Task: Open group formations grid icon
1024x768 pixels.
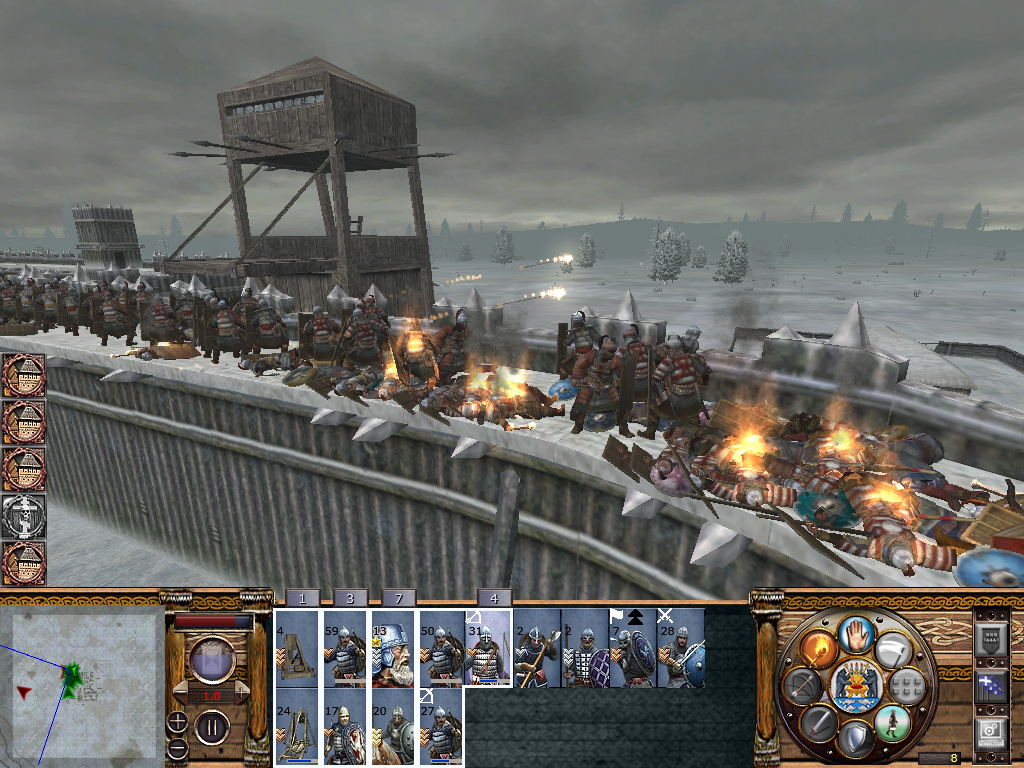Action: (905, 685)
